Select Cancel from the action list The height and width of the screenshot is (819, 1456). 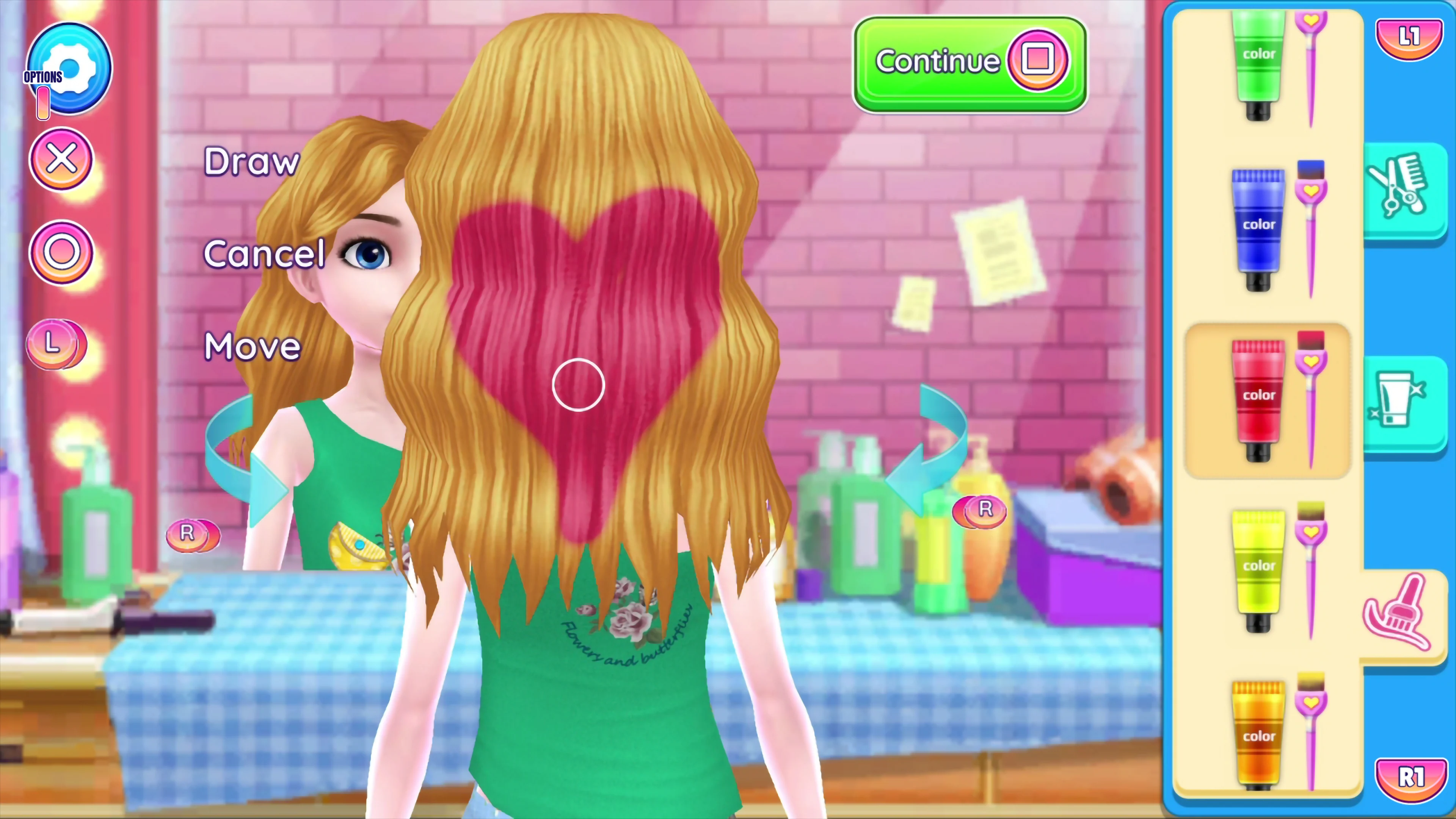pos(265,254)
